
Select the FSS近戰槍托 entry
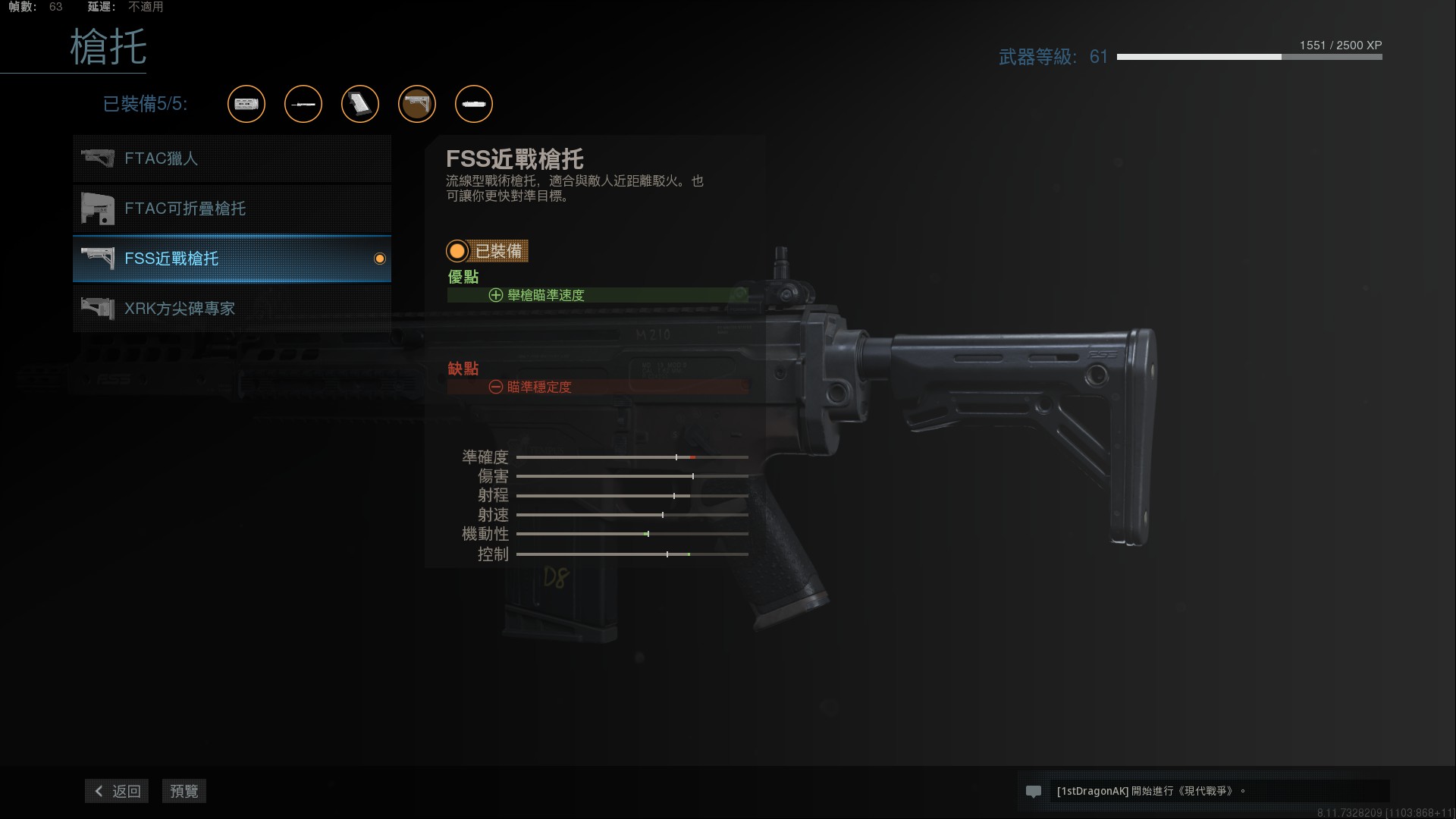[x=232, y=259]
